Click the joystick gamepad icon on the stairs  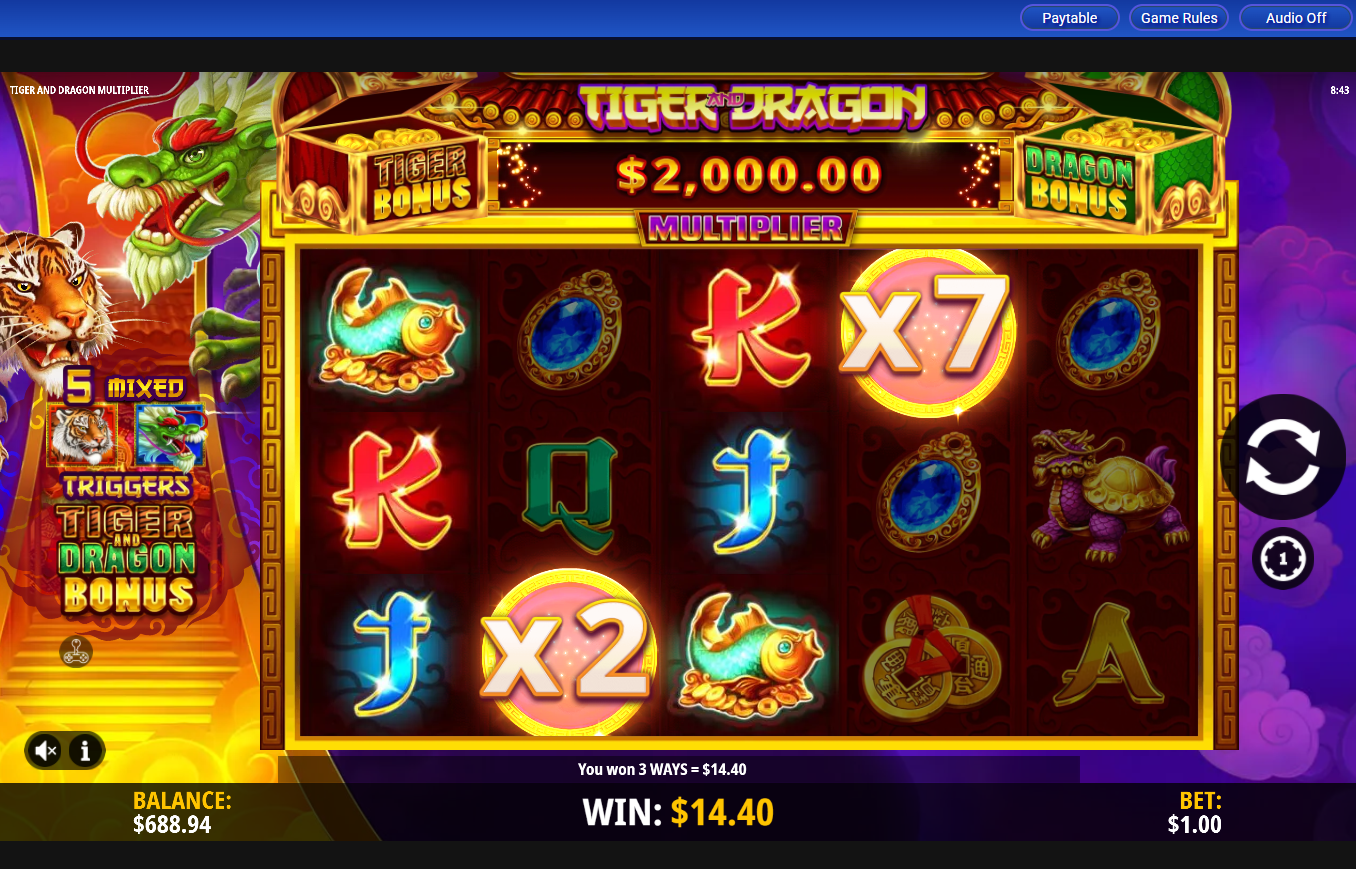76,653
